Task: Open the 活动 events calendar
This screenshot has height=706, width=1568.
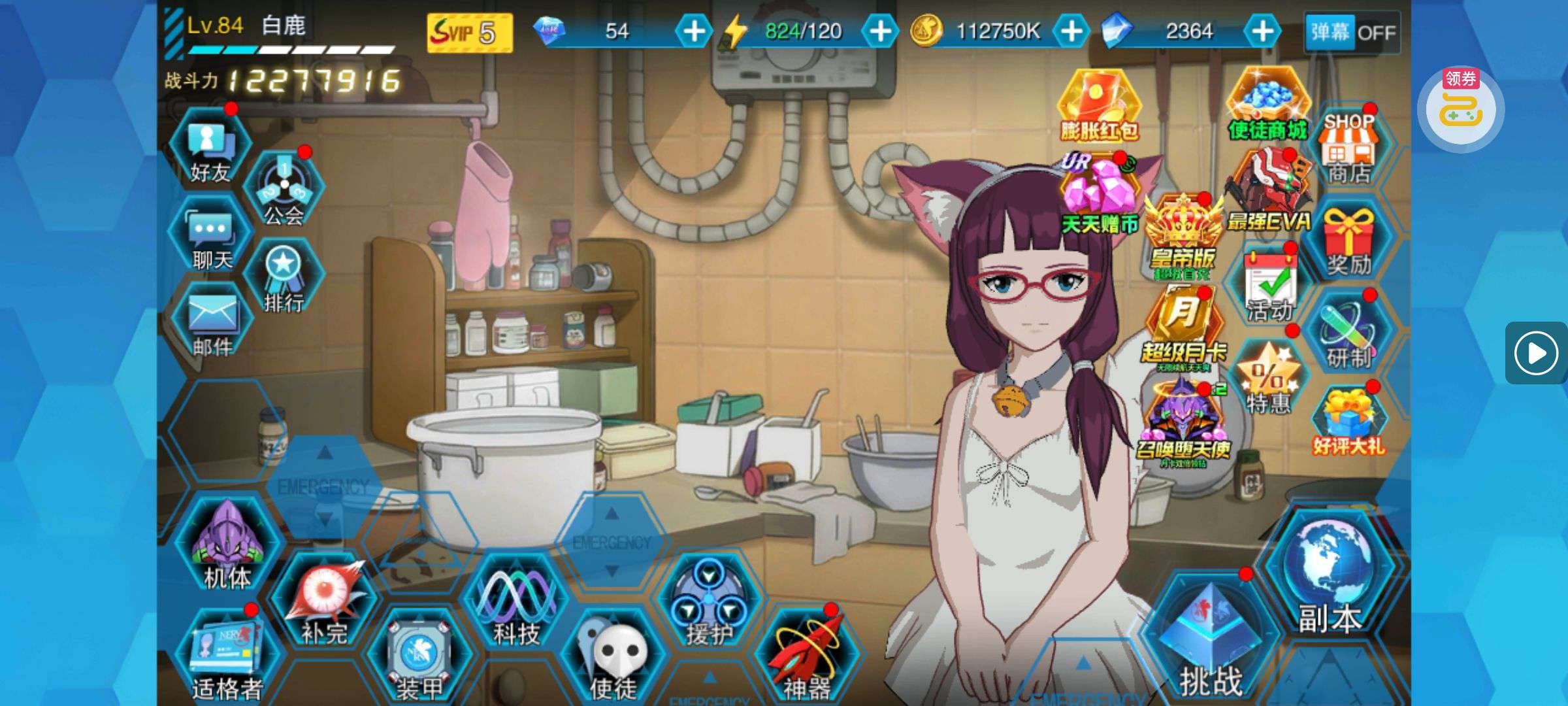Action: pos(1270,288)
